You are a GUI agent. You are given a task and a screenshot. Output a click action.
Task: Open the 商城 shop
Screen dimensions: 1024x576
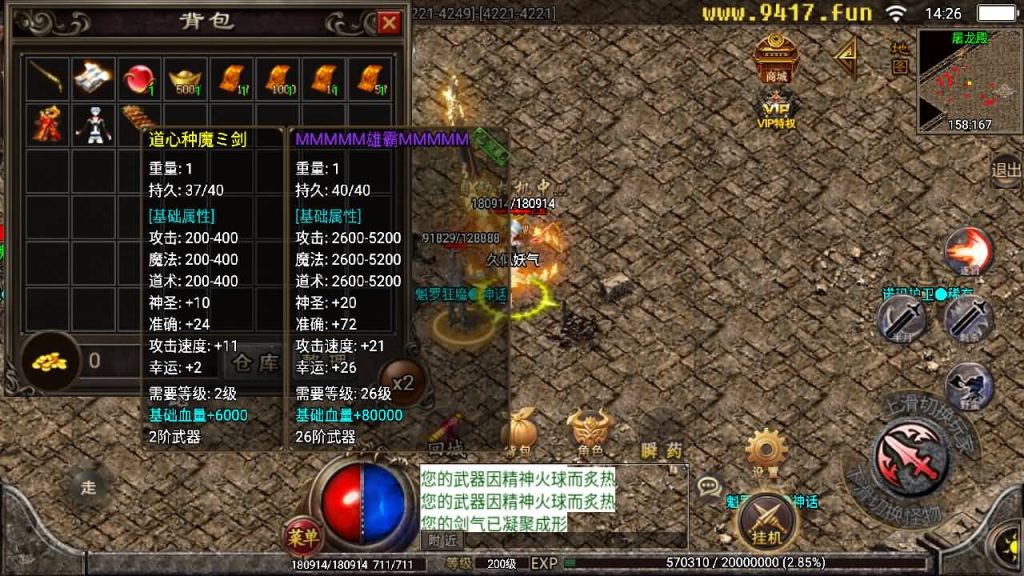(776, 59)
